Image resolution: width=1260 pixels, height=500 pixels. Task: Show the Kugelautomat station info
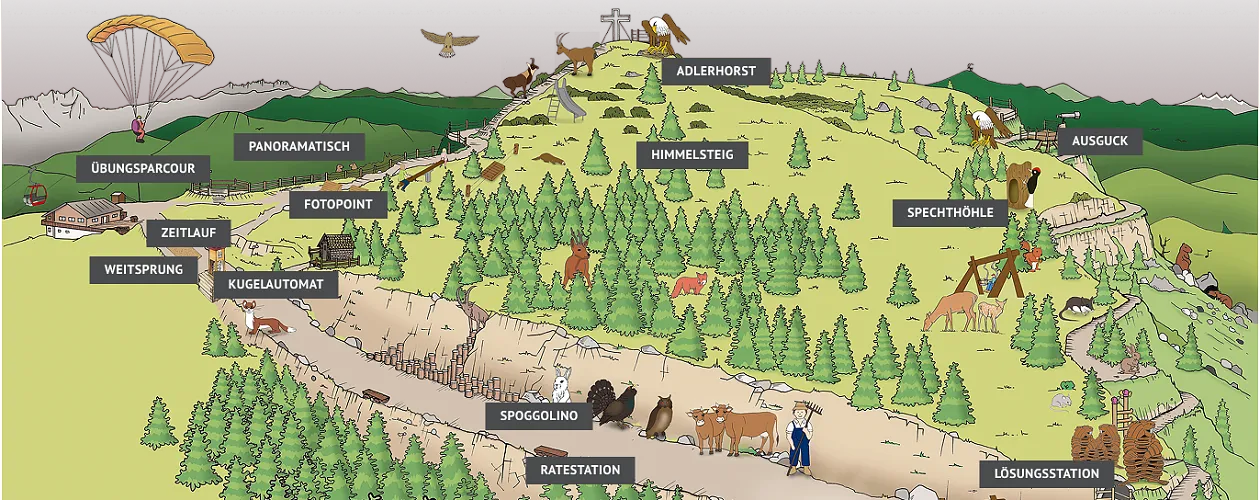click(276, 285)
